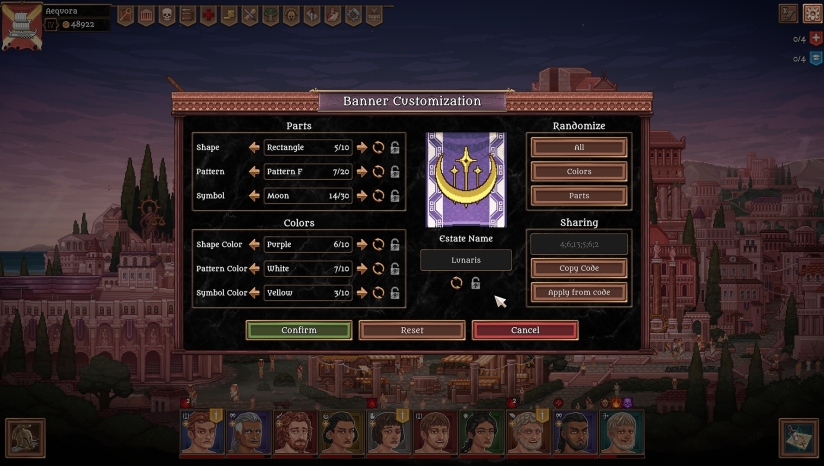The width and height of the screenshot is (824, 466).
Task: Randomize banner Colors only
Action: tap(579, 171)
